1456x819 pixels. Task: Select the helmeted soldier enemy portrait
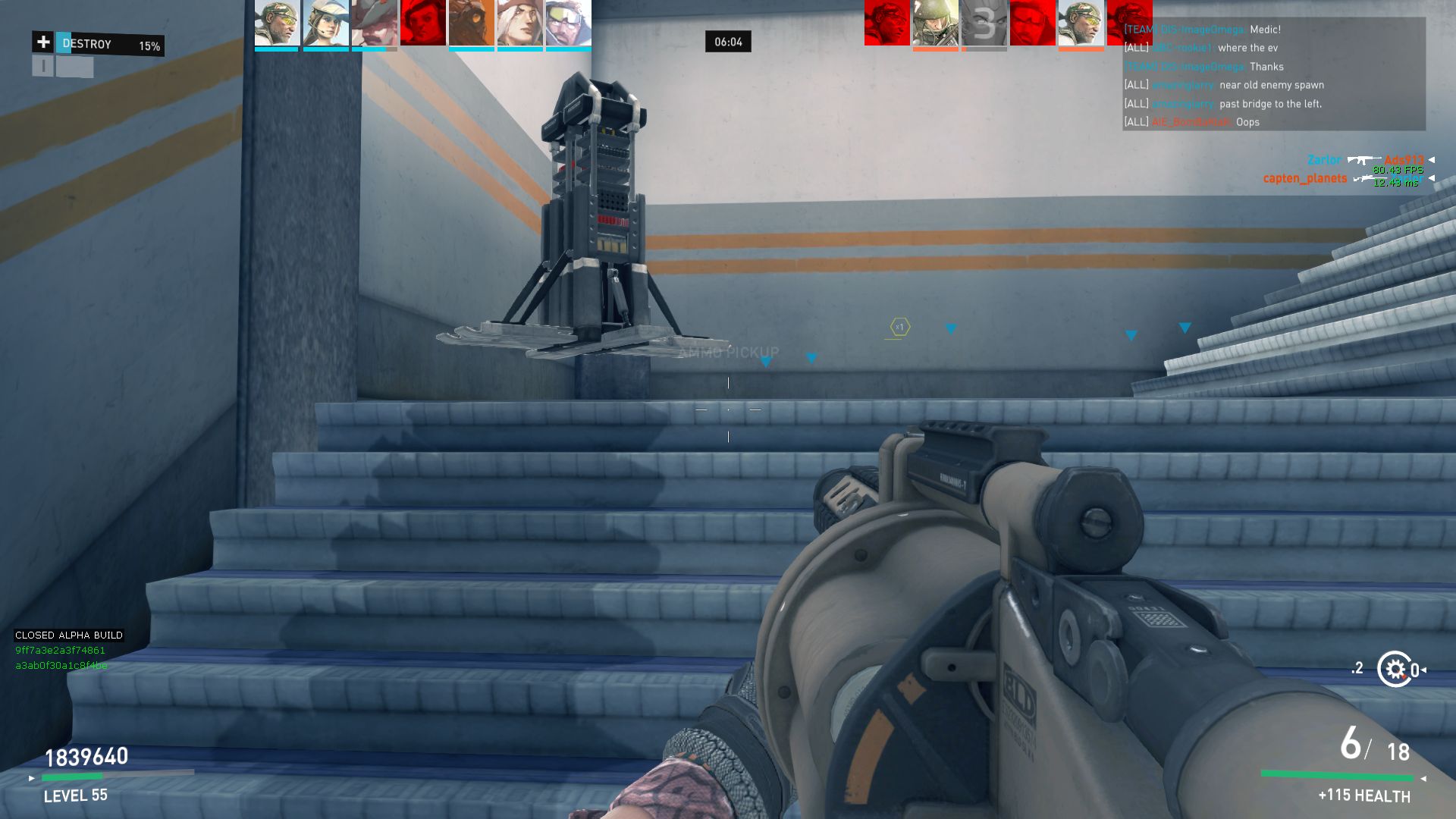point(935,24)
